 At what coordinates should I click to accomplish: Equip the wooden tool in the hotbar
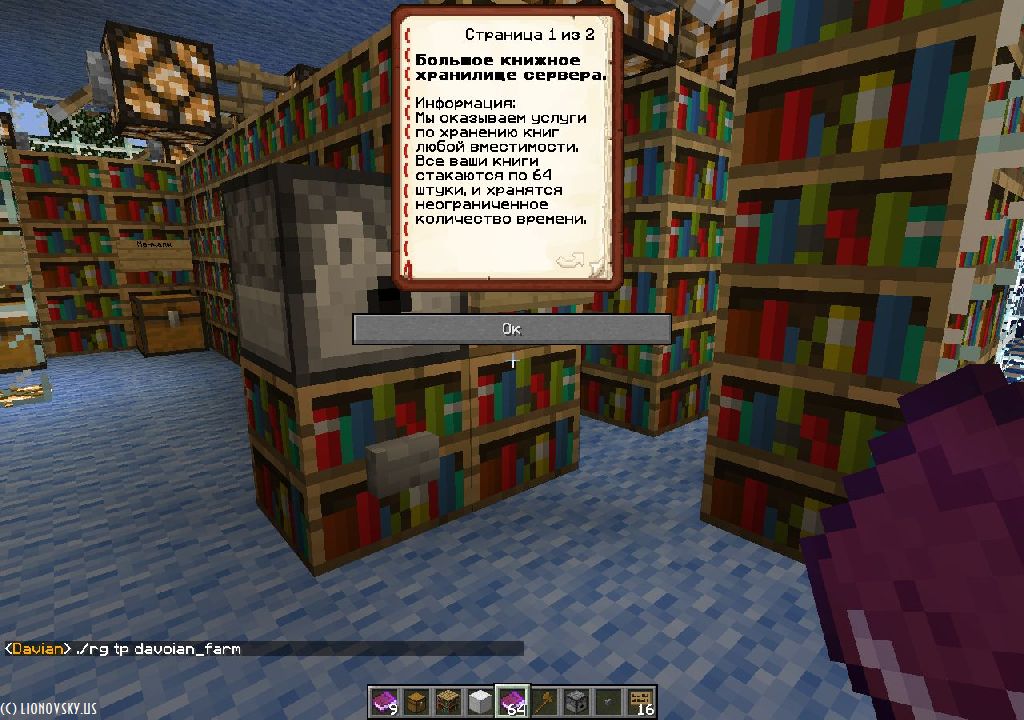click(545, 702)
